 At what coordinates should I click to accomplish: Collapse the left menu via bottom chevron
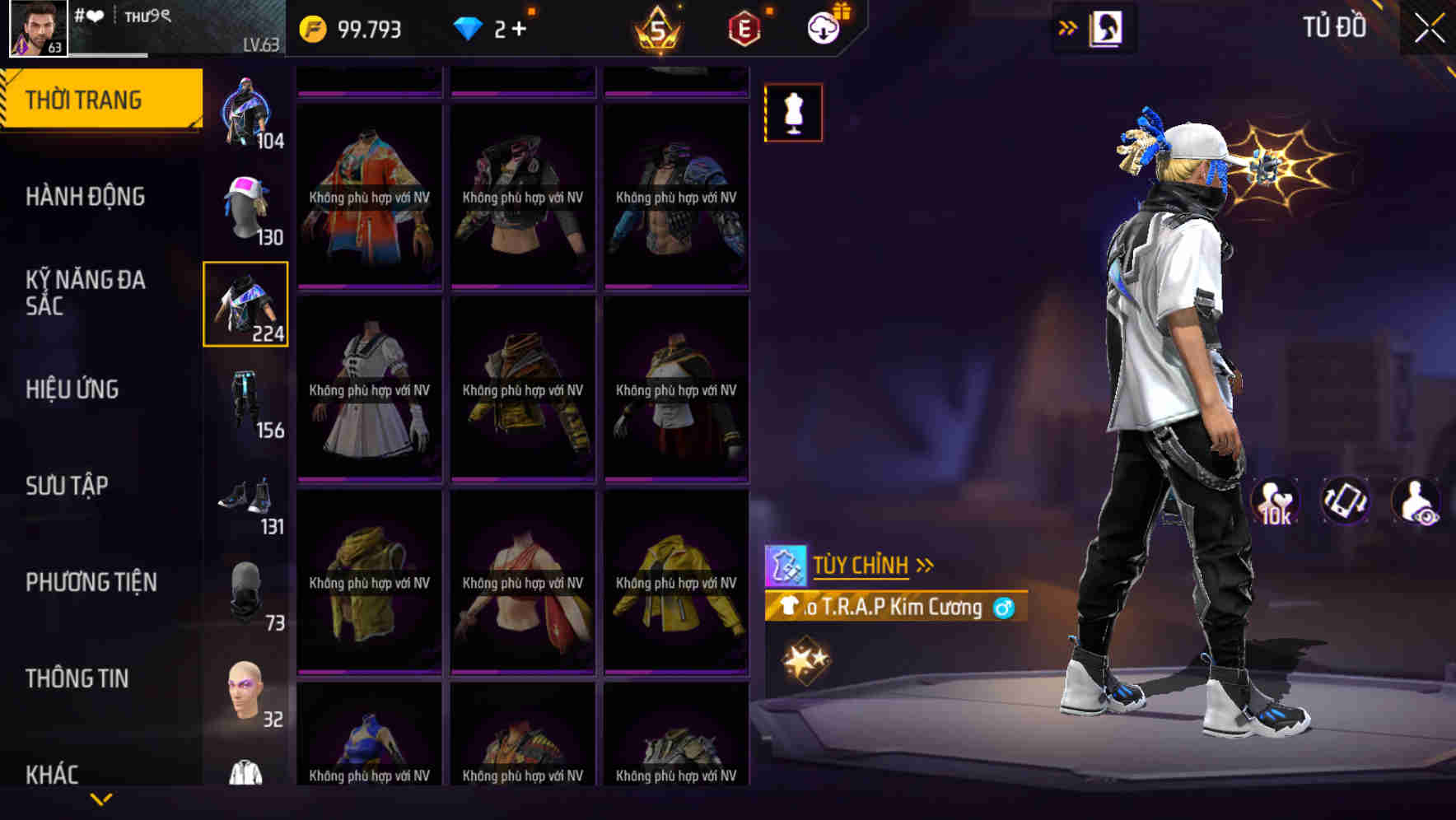pyautogui.click(x=102, y=797)
